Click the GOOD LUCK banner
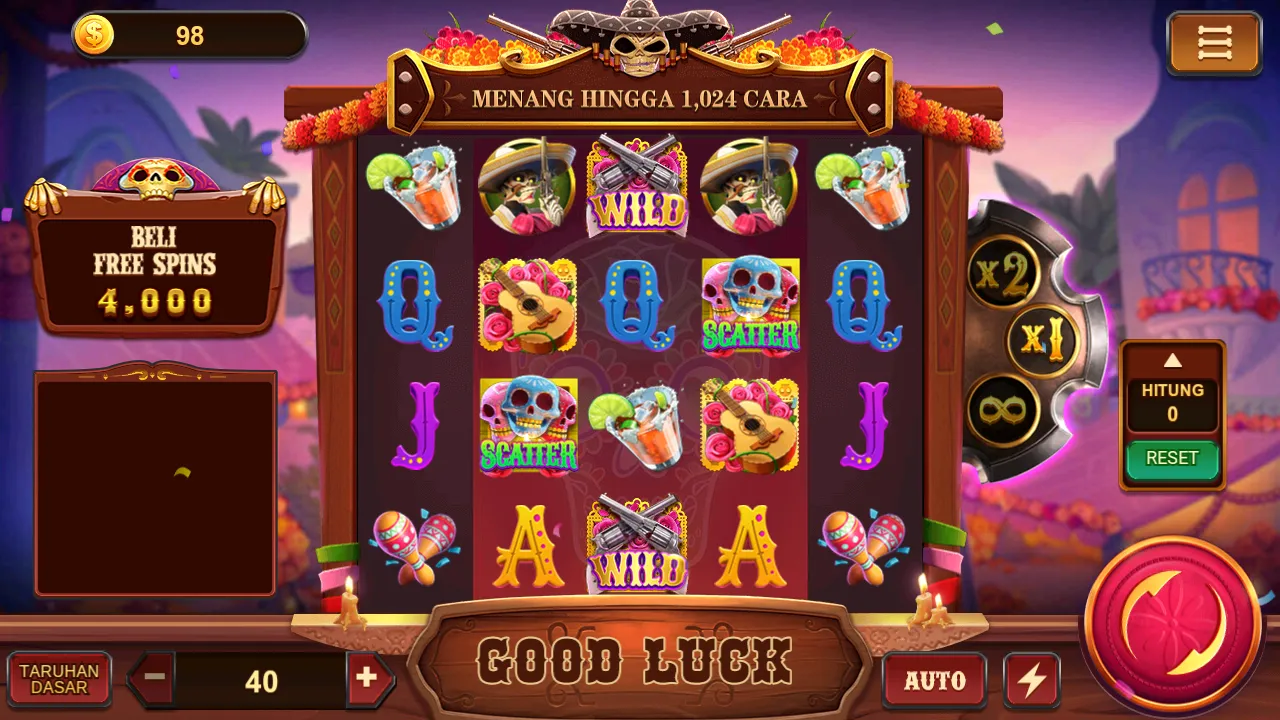 coord(640,660)
